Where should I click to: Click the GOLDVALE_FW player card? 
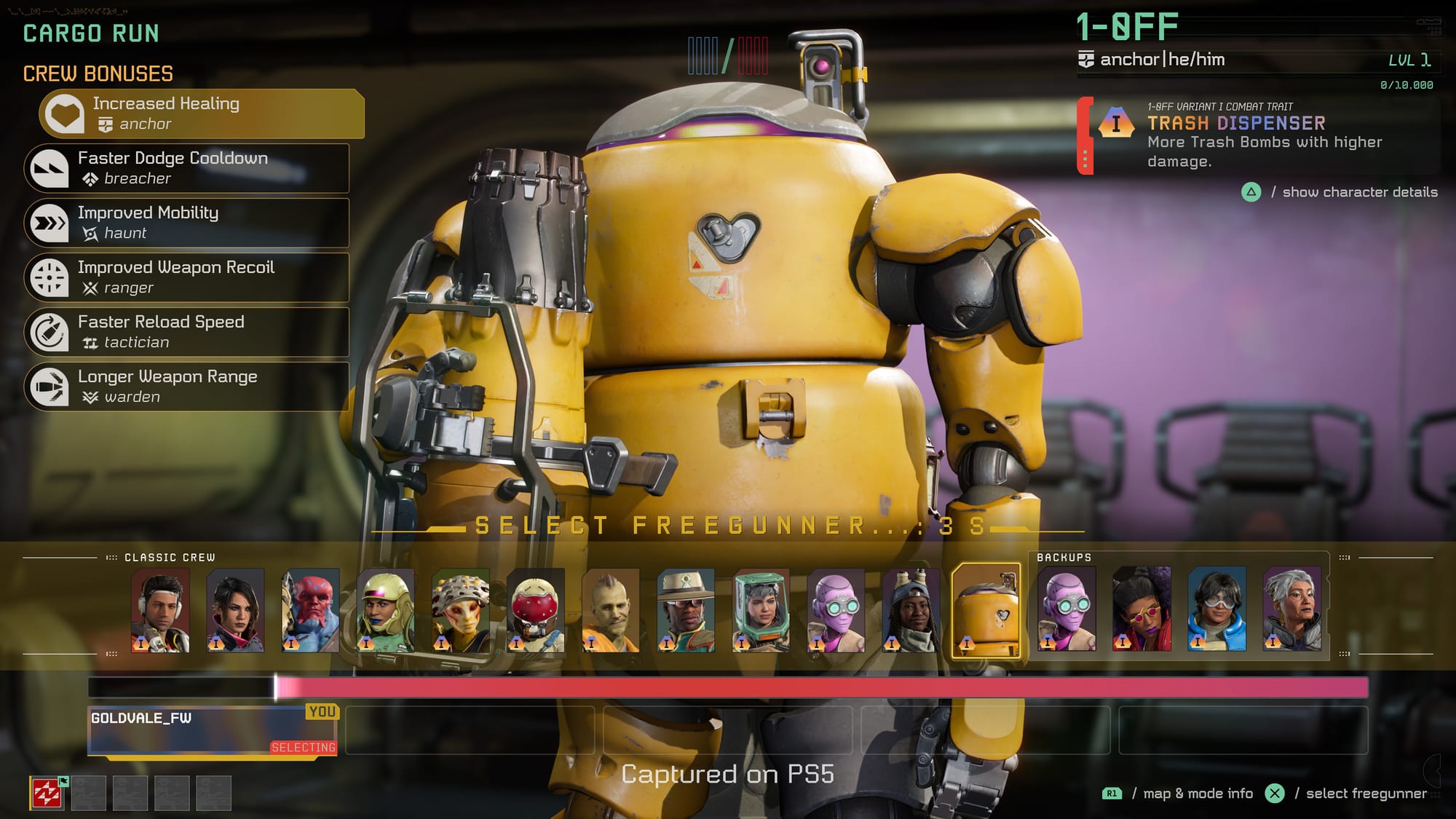(x=212, y=730)
